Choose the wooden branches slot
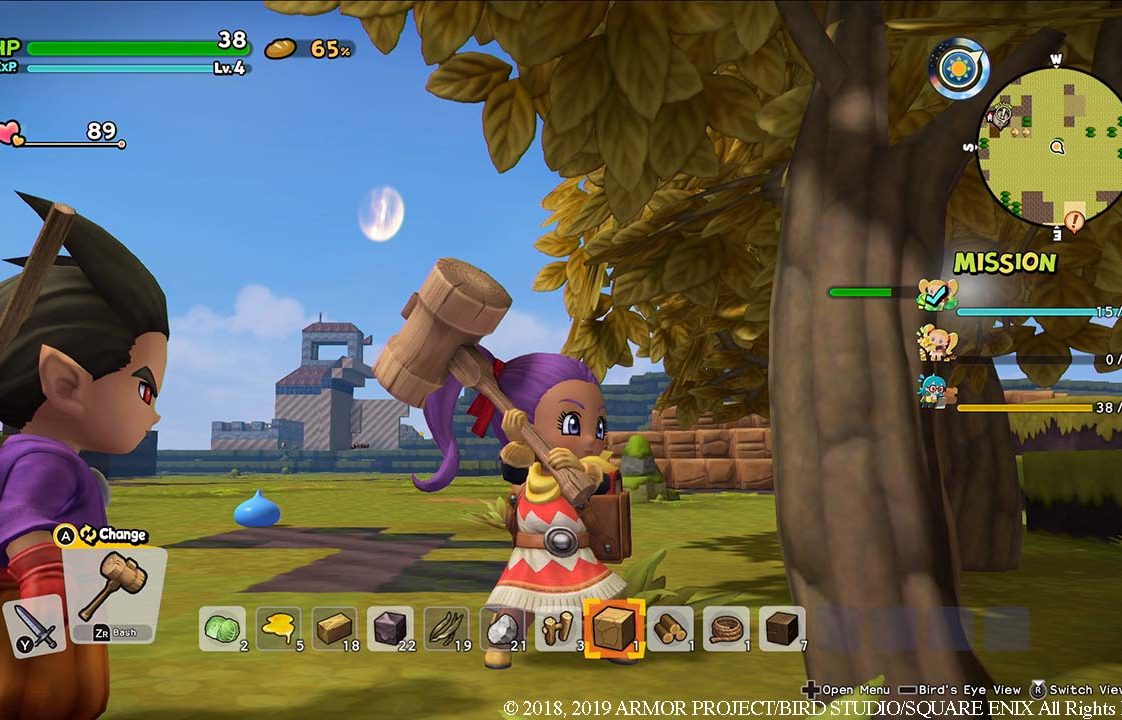Screen dimensions: 1122x720 coord(558,629)
